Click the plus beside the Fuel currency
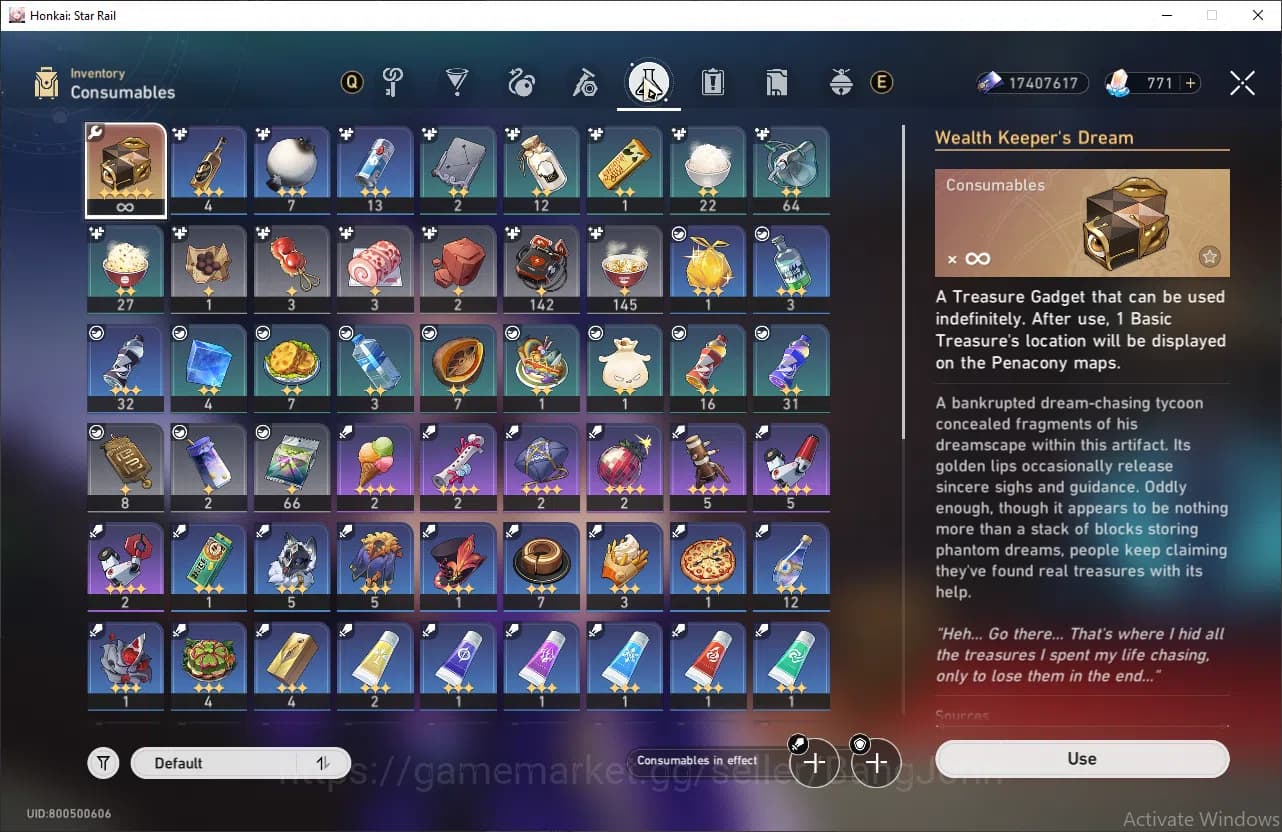Screen dimensions: 1282x832 click(x=1189, y=83)
